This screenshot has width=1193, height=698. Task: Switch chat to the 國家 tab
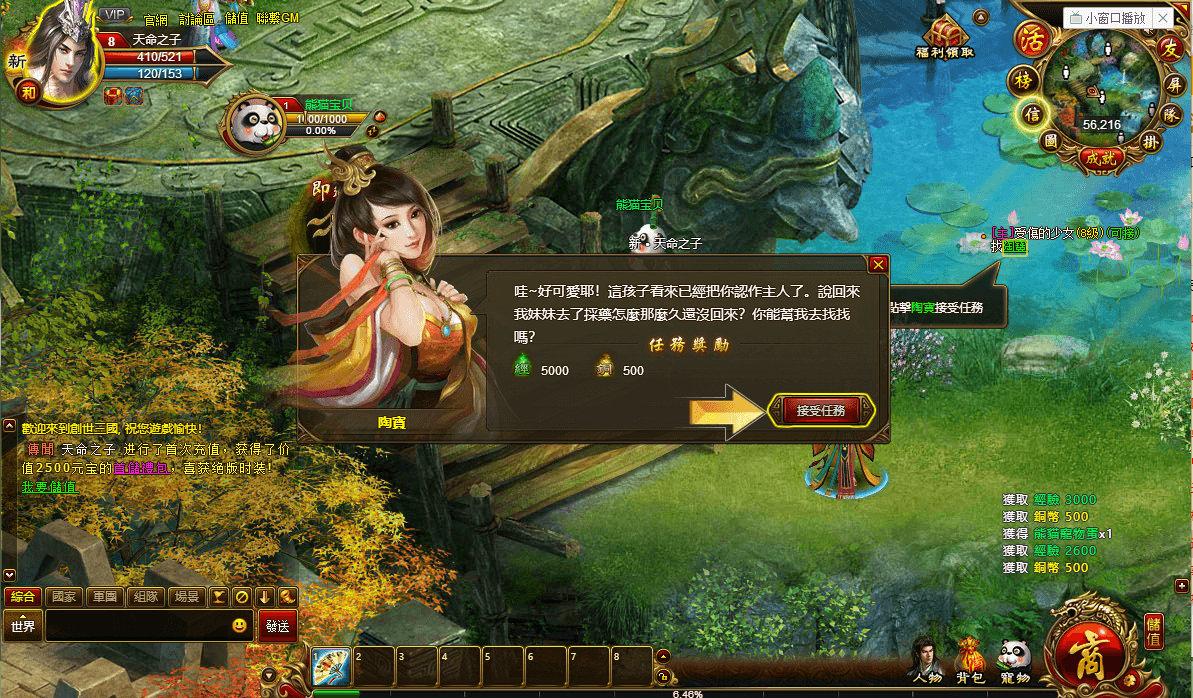pyautogui.click(x=64, y=597)
